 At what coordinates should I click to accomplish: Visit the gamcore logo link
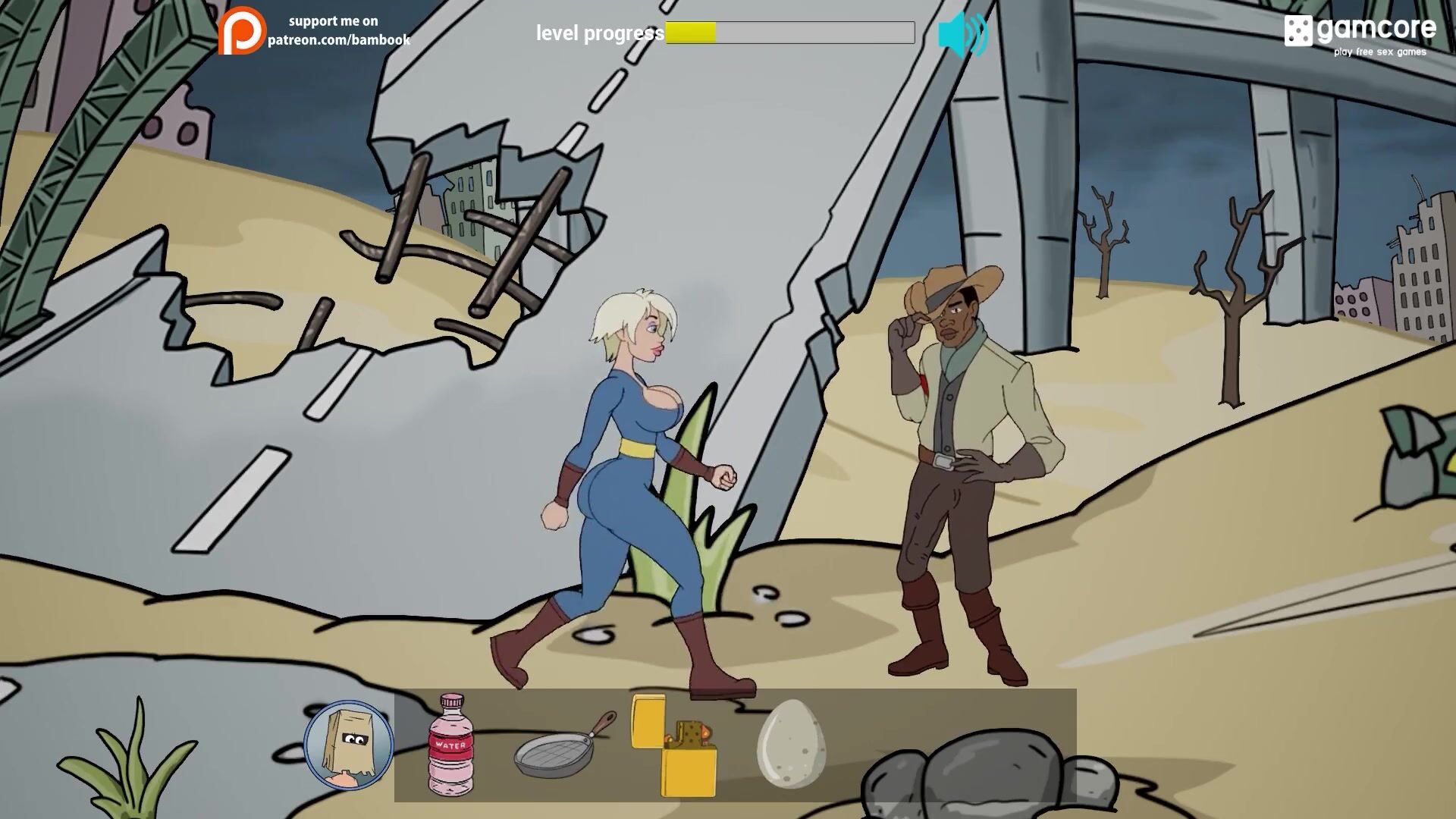[x=1360, y=34]
